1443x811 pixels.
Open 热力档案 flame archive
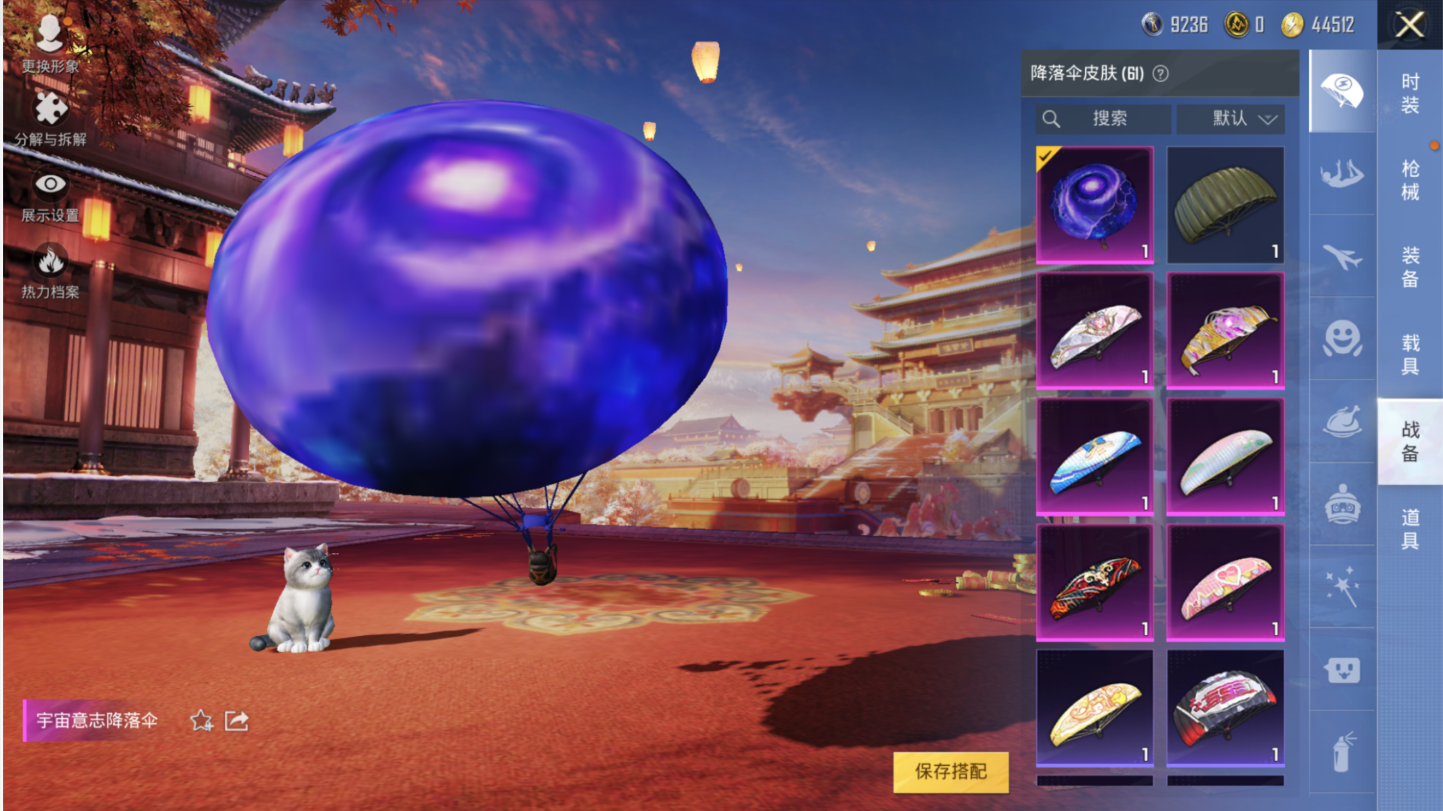click(50, 272)
